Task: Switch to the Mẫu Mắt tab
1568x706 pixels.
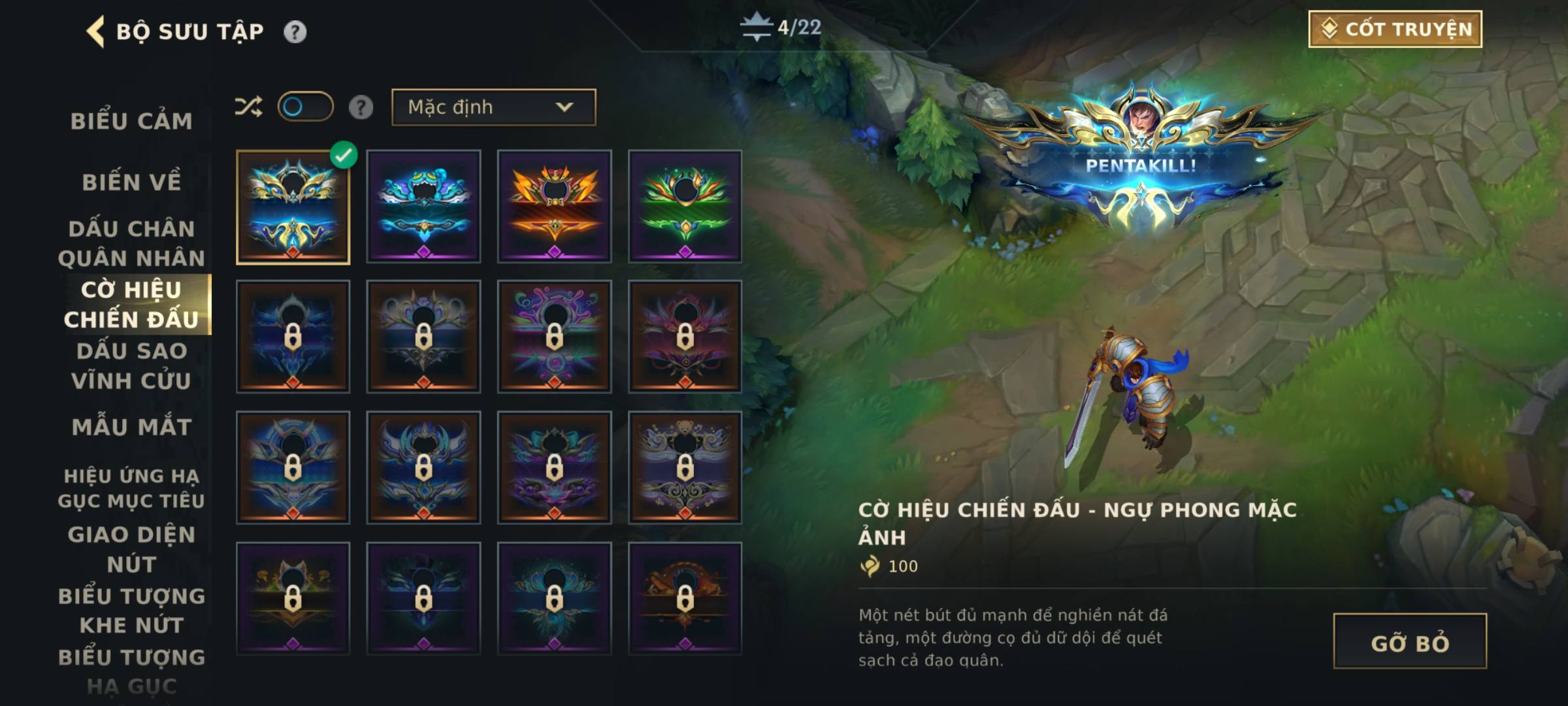Action: (131, 427)
